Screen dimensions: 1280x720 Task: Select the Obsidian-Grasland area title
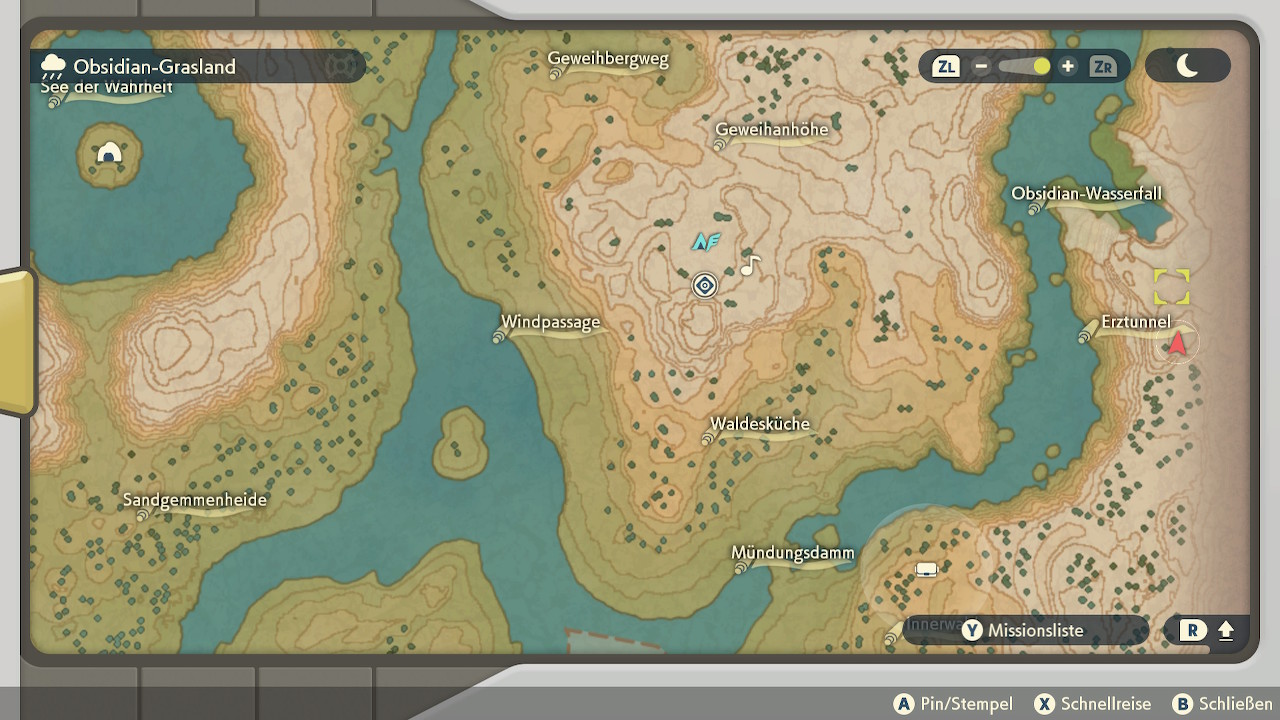[x=154, y=67]
